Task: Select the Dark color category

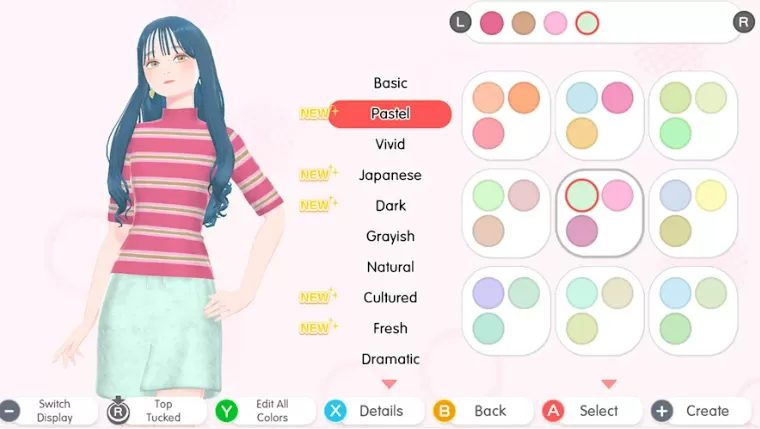Action: pos(390,205)
